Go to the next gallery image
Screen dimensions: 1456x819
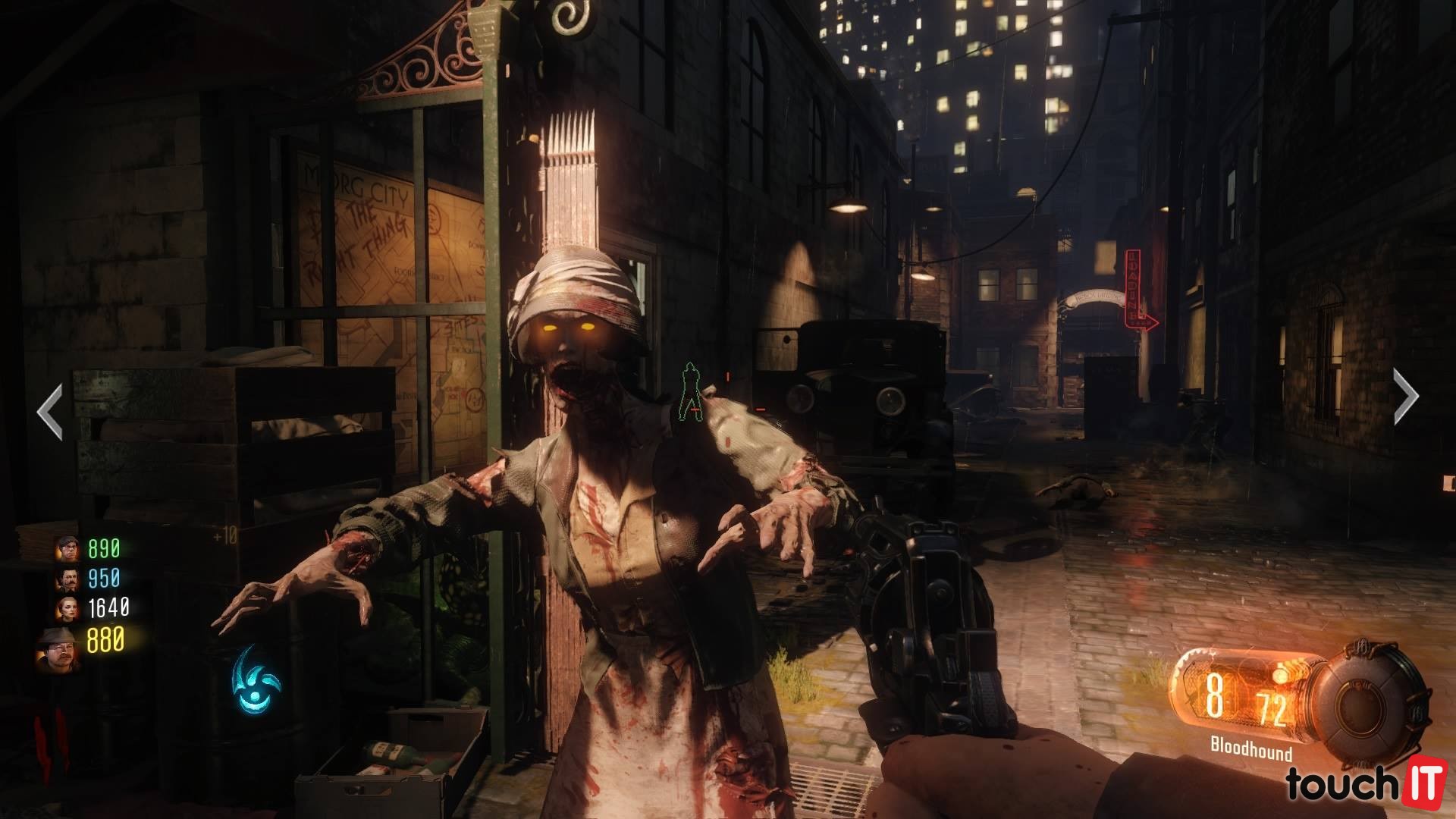pos(1405,395)
